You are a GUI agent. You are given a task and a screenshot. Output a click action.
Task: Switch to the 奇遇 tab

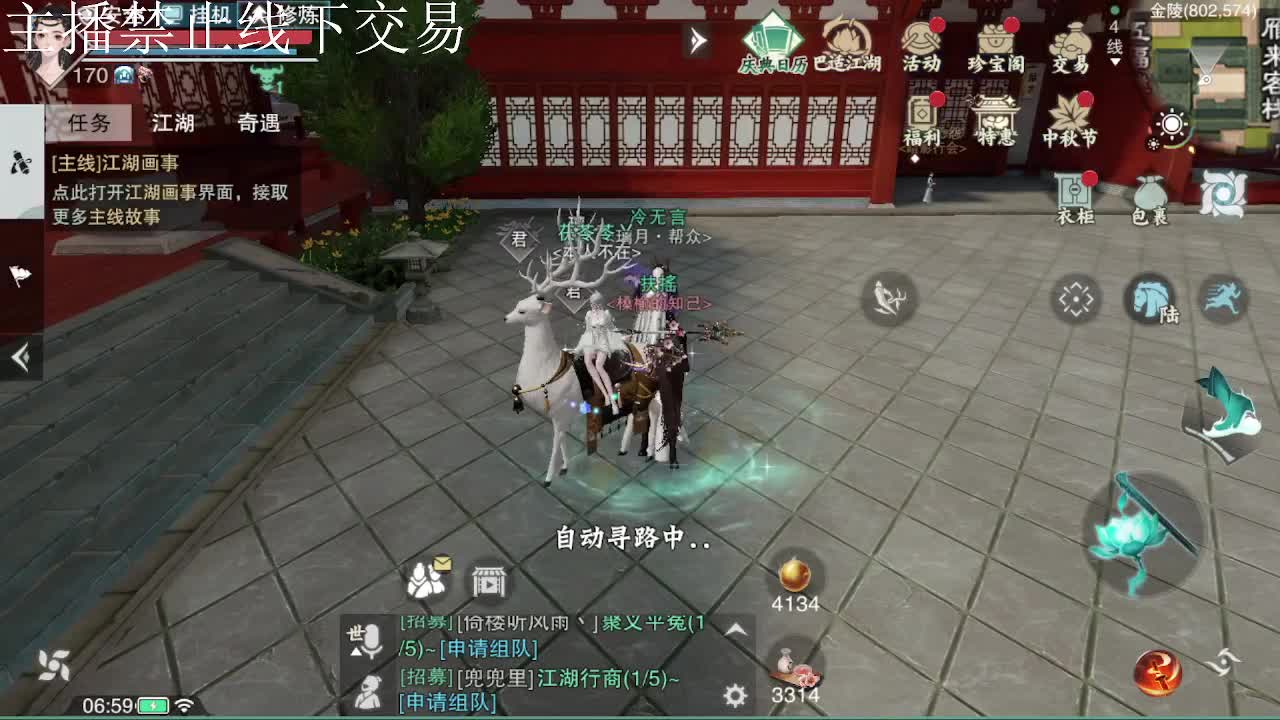[258, 123]
